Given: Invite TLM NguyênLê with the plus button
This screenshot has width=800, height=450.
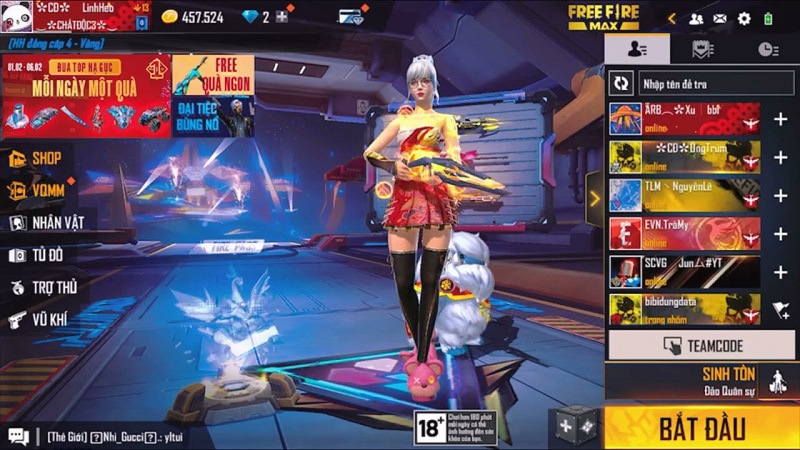Looking at the screenshot, I should [x=780, y=195].
